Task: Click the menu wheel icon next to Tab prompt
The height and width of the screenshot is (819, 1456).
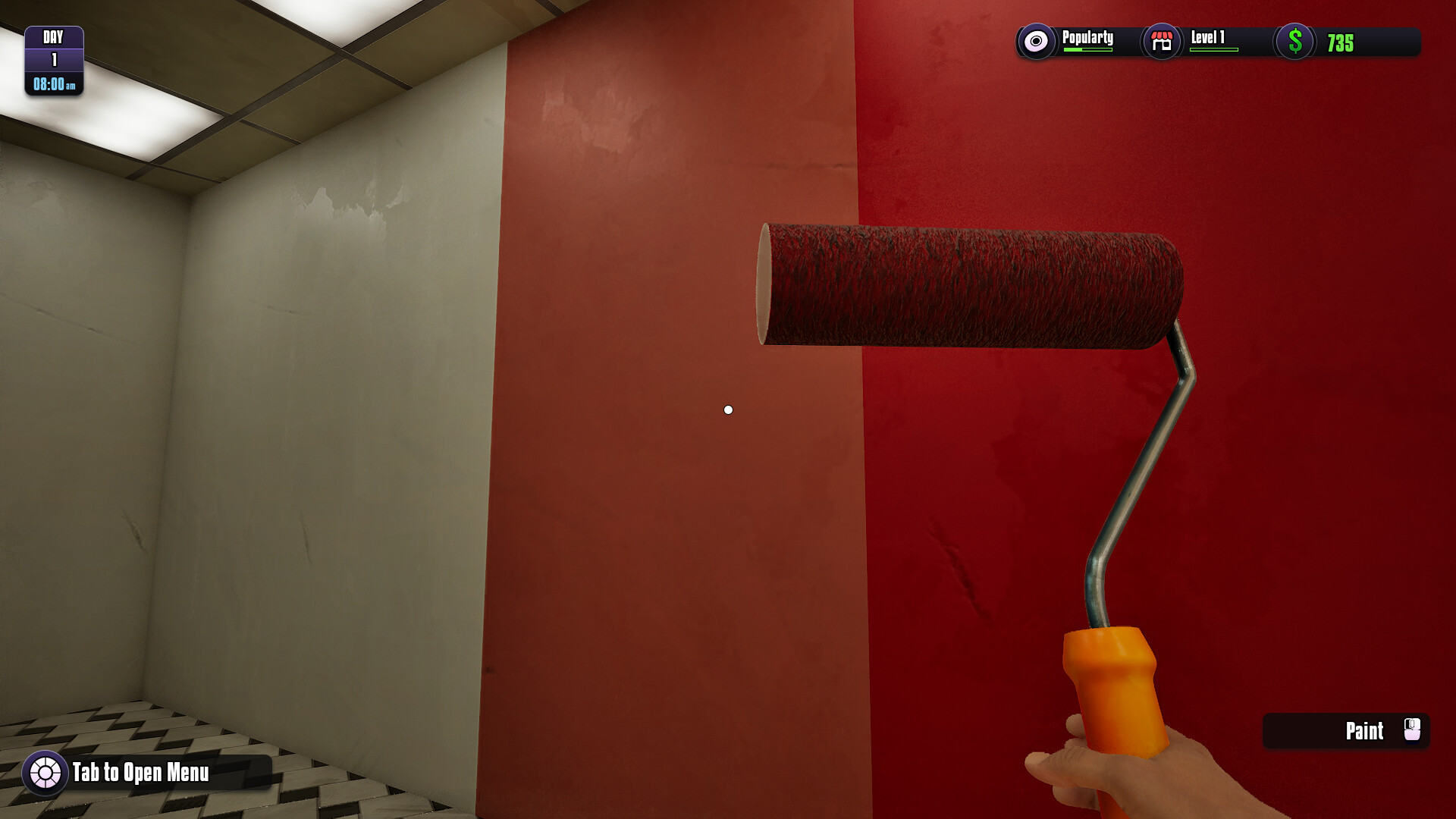Action: click(x=44, y=774)
